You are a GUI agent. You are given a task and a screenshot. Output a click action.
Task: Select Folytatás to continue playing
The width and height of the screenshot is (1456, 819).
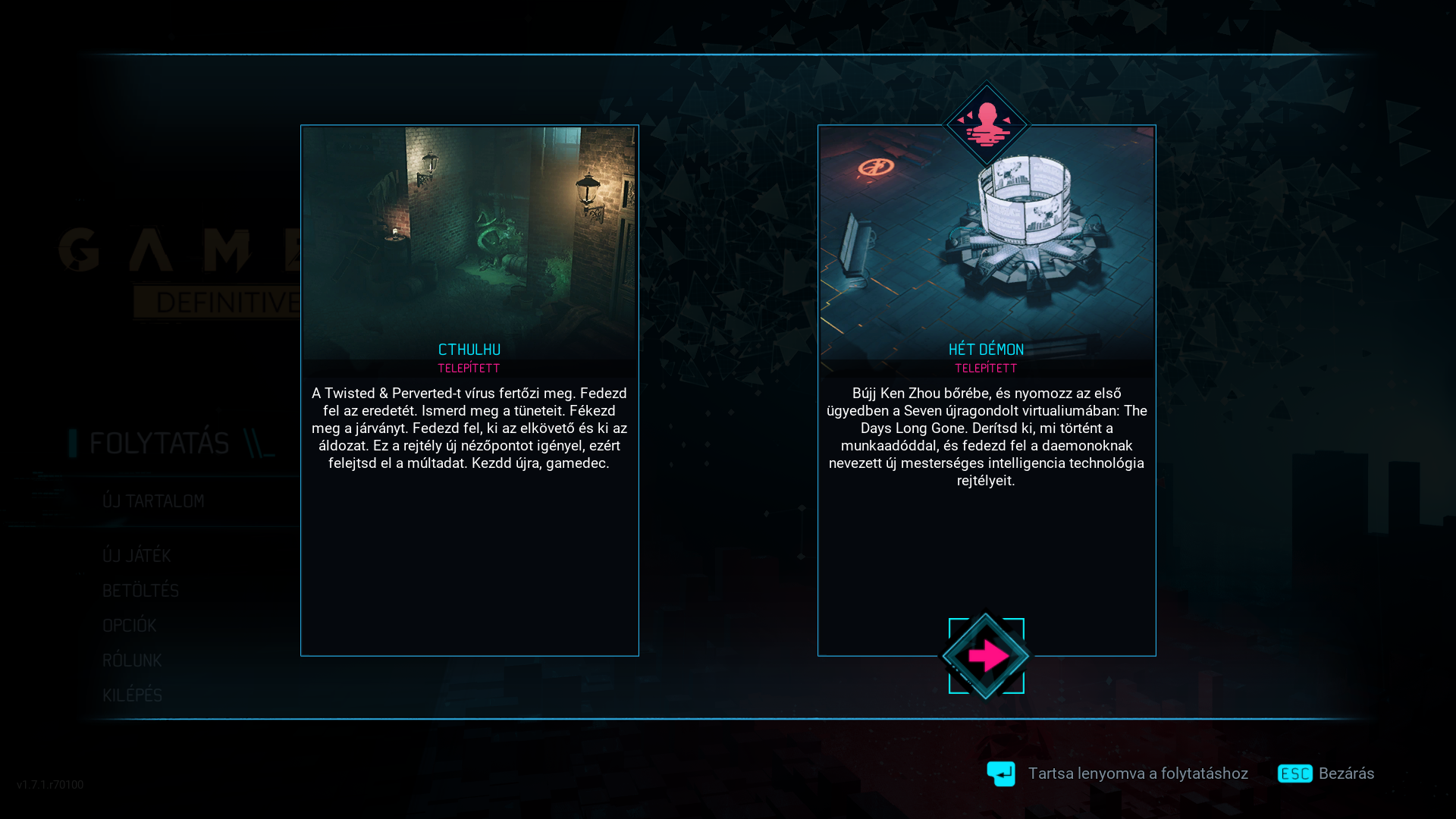pos(159,443)
